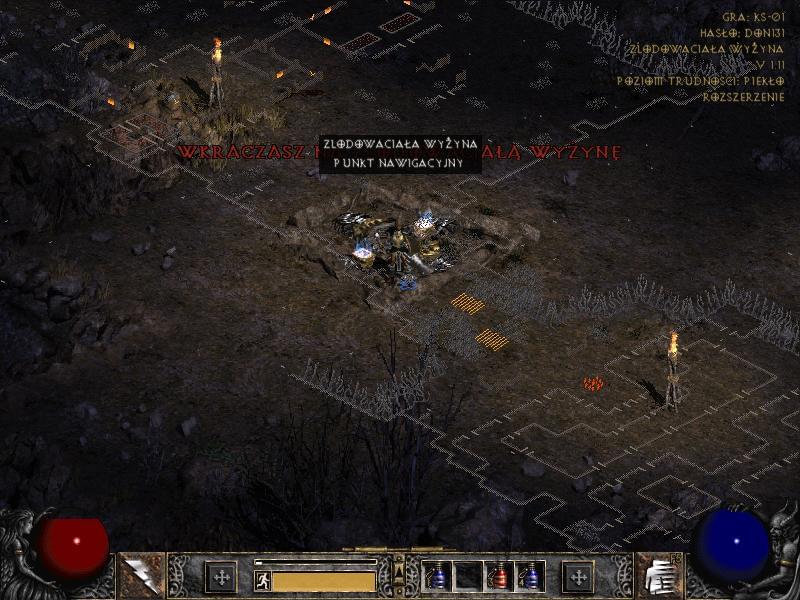Toggle the run/walk button
The image size is (800, 600).
click(263, 580)
